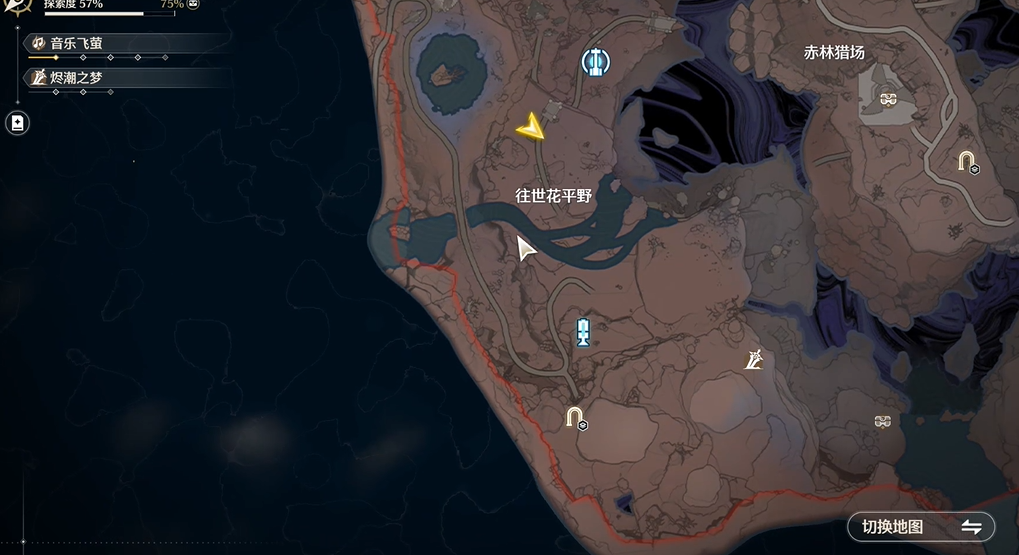Click the compass exploration progress icon
1019x555 pixels.
pos(15,6)
